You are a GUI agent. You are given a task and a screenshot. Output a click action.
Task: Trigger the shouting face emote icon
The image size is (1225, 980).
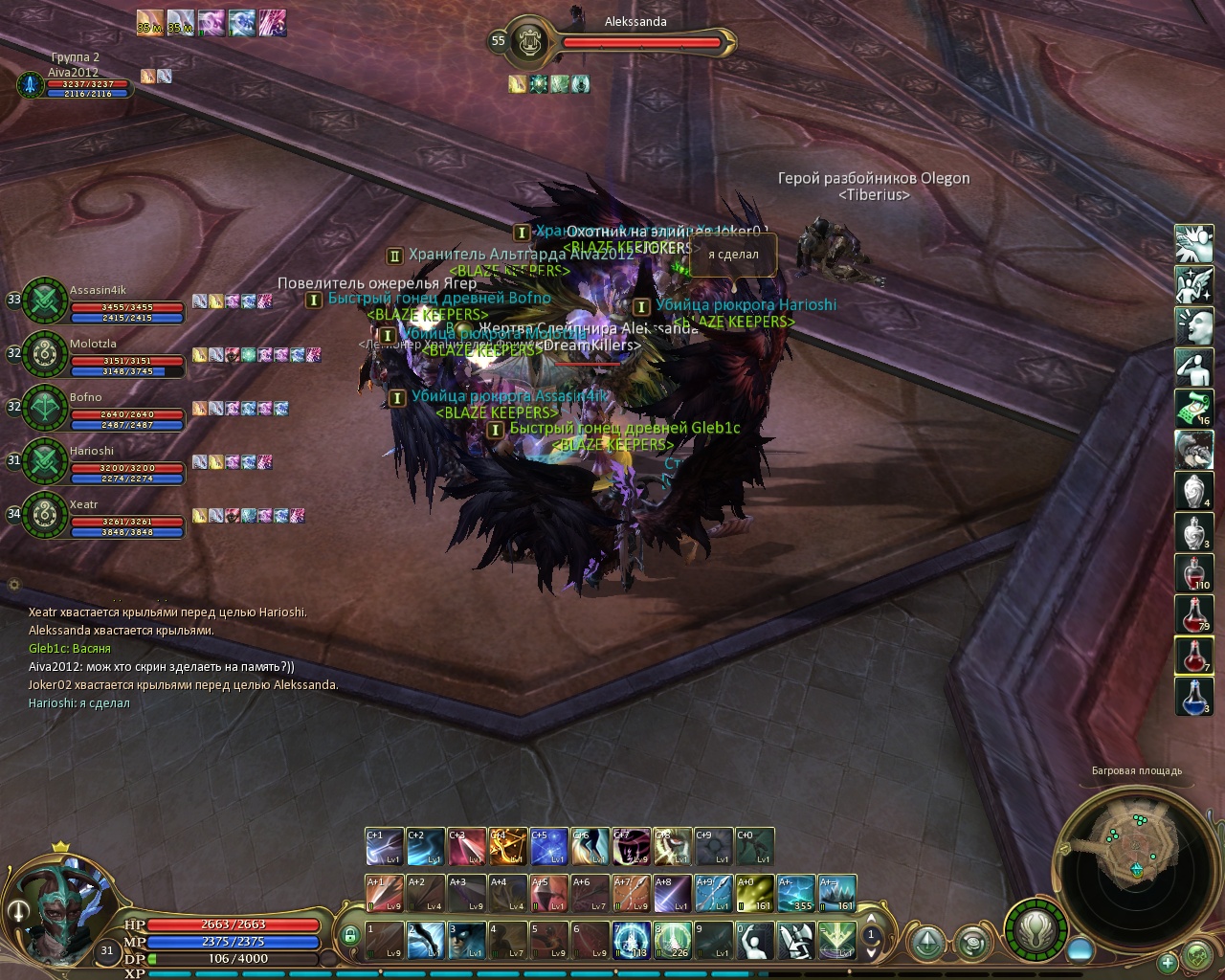pos(1193,326)
